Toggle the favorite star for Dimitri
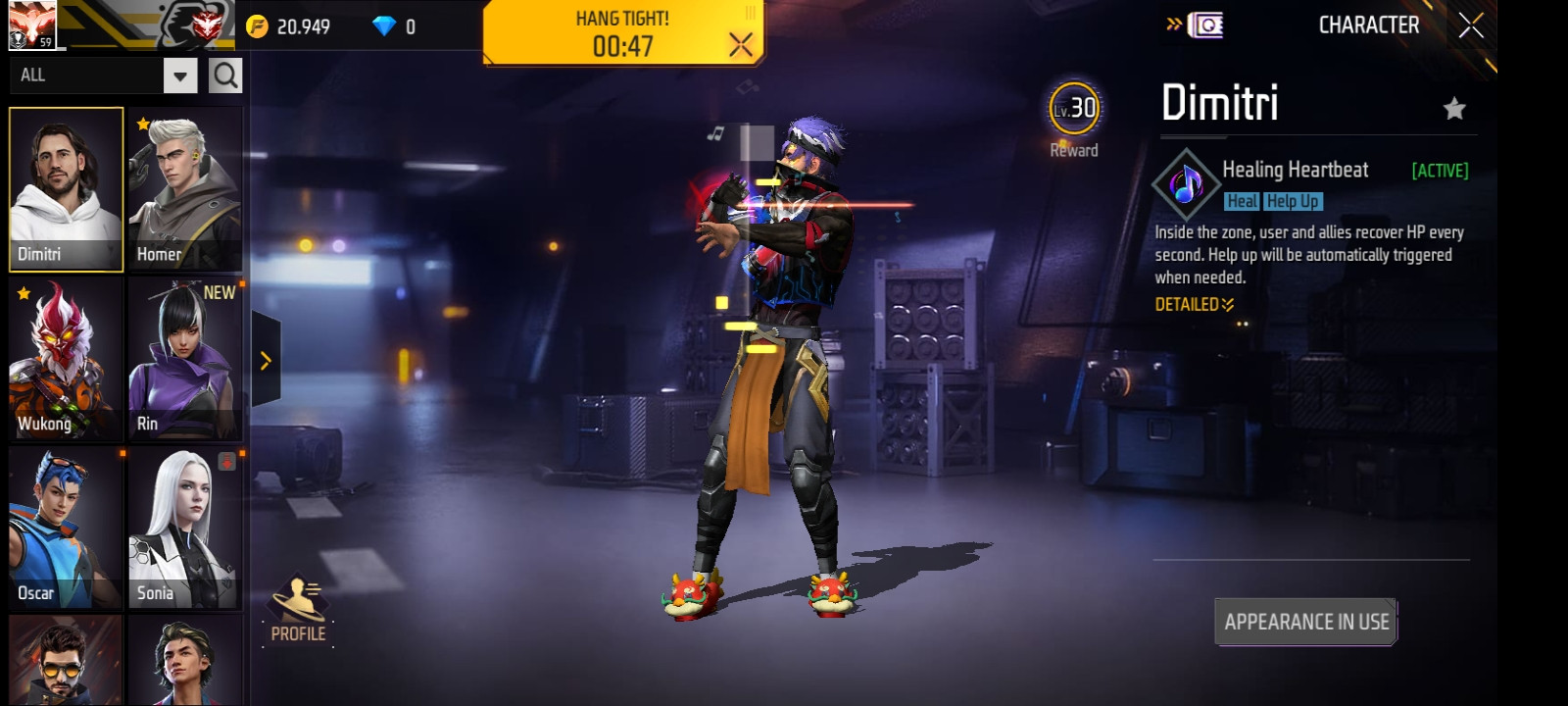1568x706 pixels. [1454, 109]
